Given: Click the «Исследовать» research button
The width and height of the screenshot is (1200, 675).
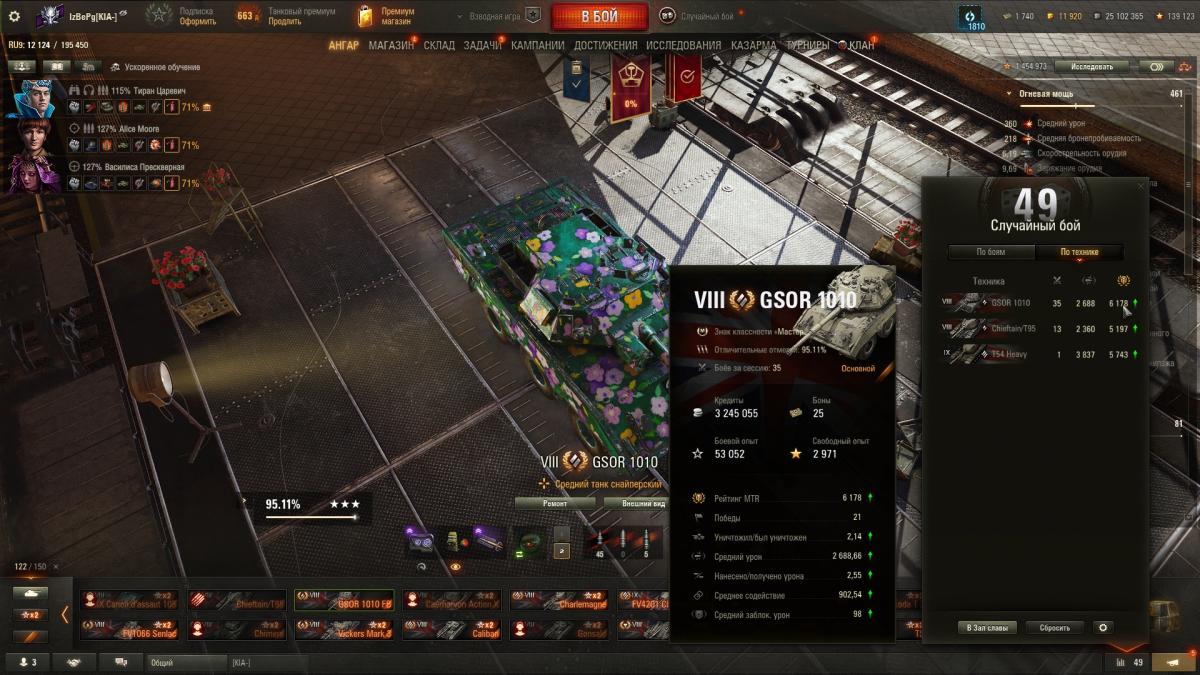Looking at the screenshot, I should (x=1091, y=66).
